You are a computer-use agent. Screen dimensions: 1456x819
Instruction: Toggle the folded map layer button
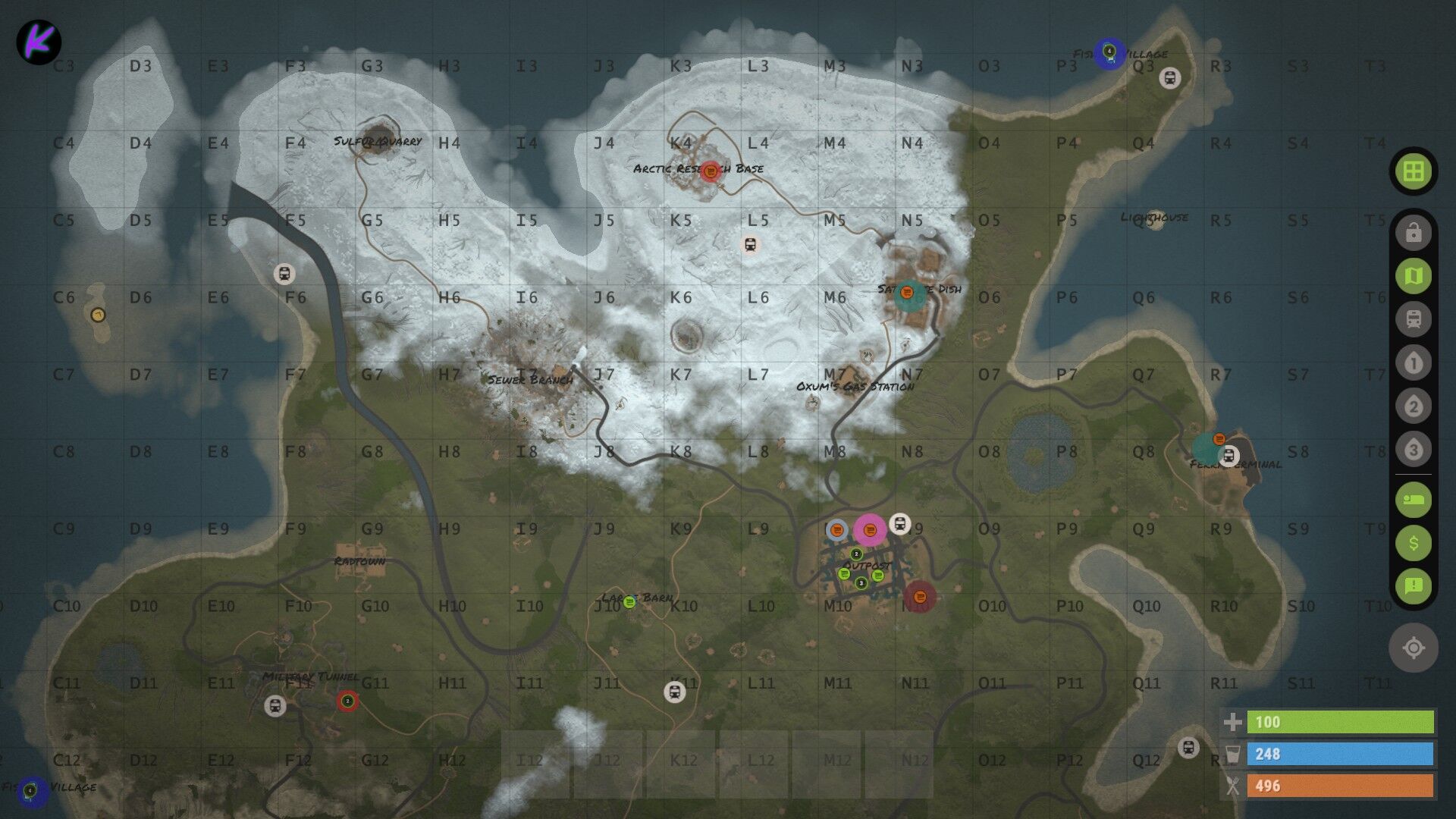(x=1413, y=276)
